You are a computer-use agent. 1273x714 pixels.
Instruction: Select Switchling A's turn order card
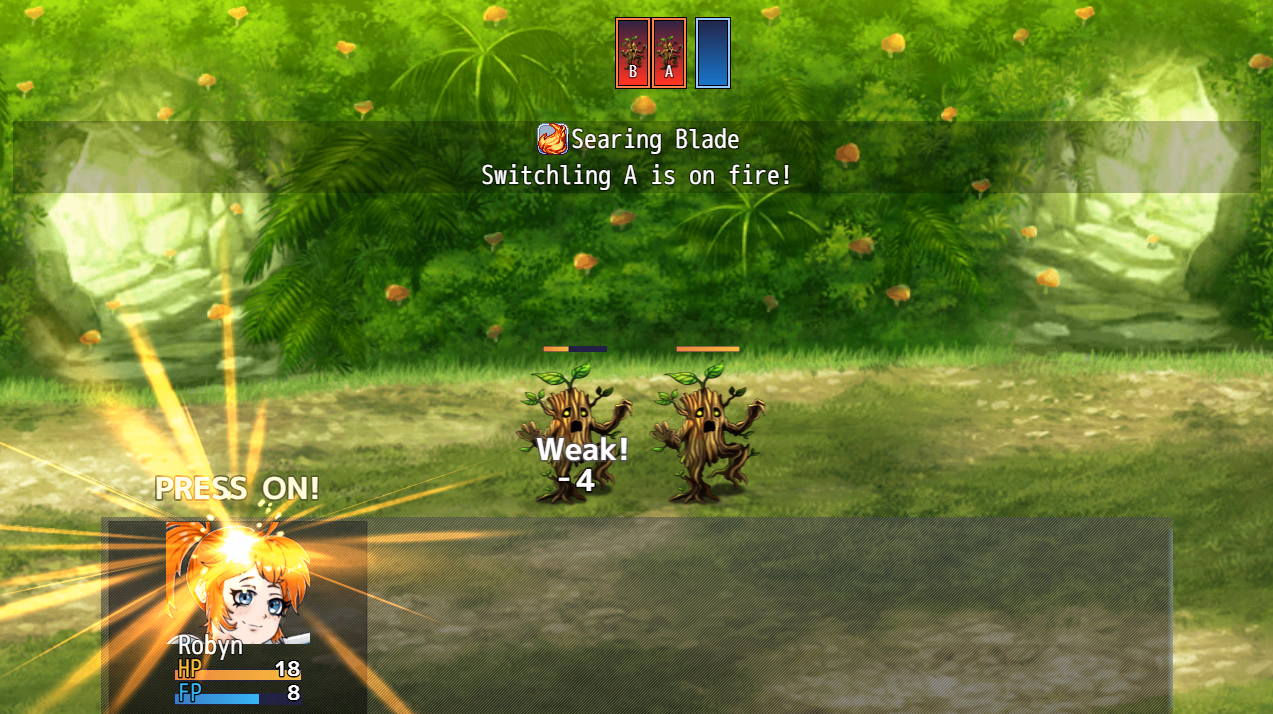point(669,53)
